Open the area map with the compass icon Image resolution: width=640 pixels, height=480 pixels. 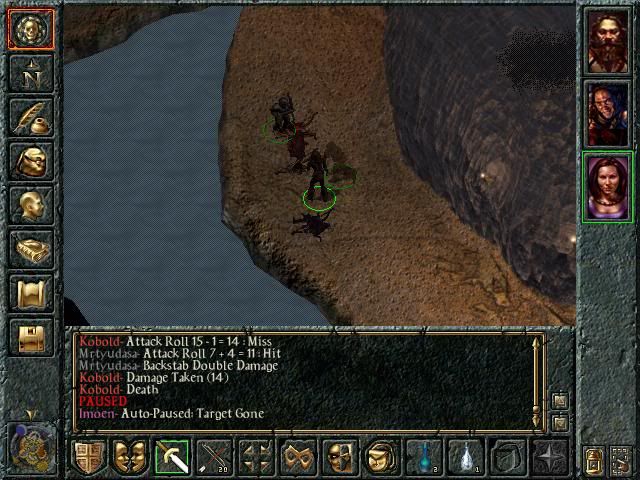click(31, 73)
